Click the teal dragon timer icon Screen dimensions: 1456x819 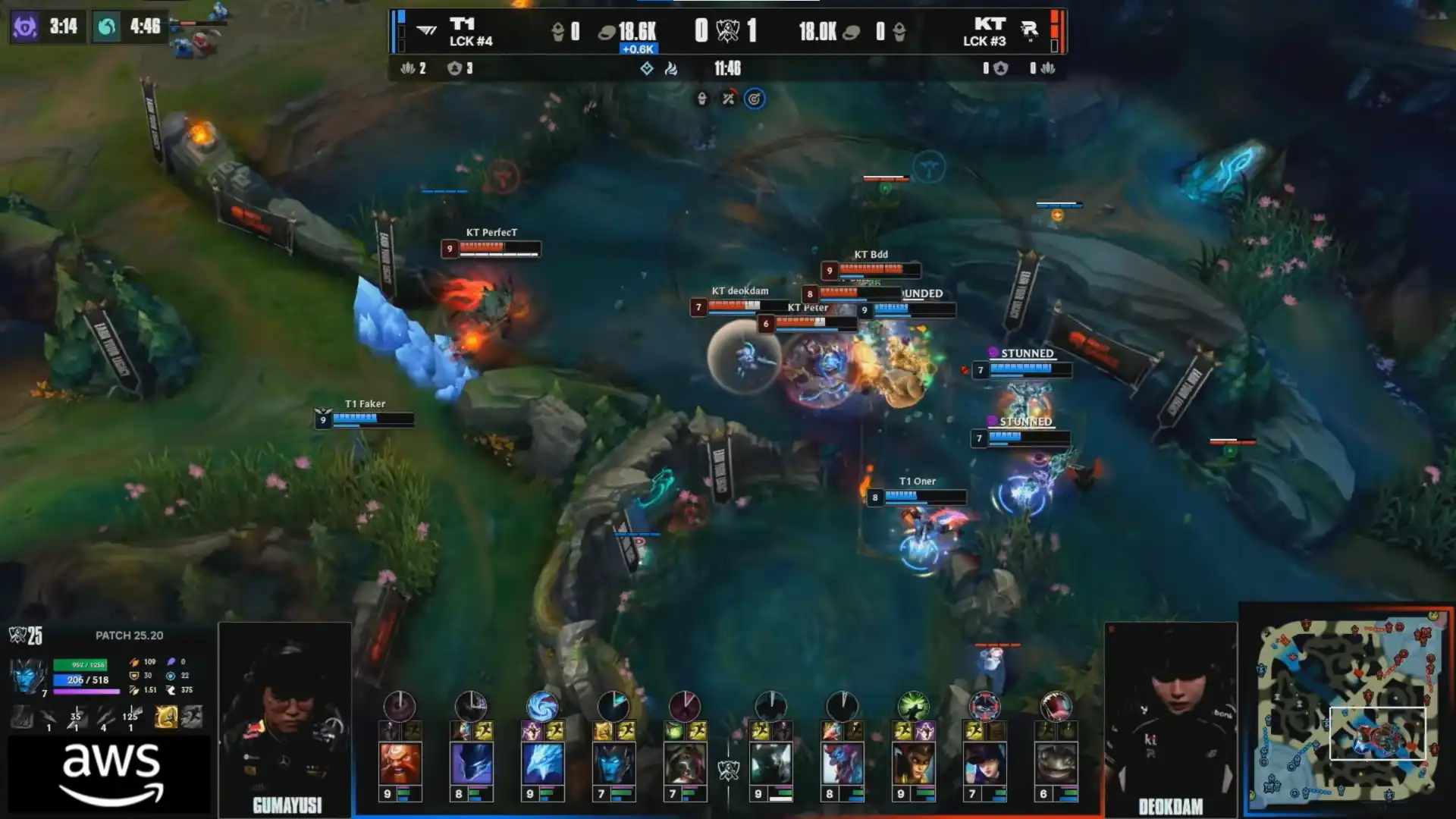(107, 27)
